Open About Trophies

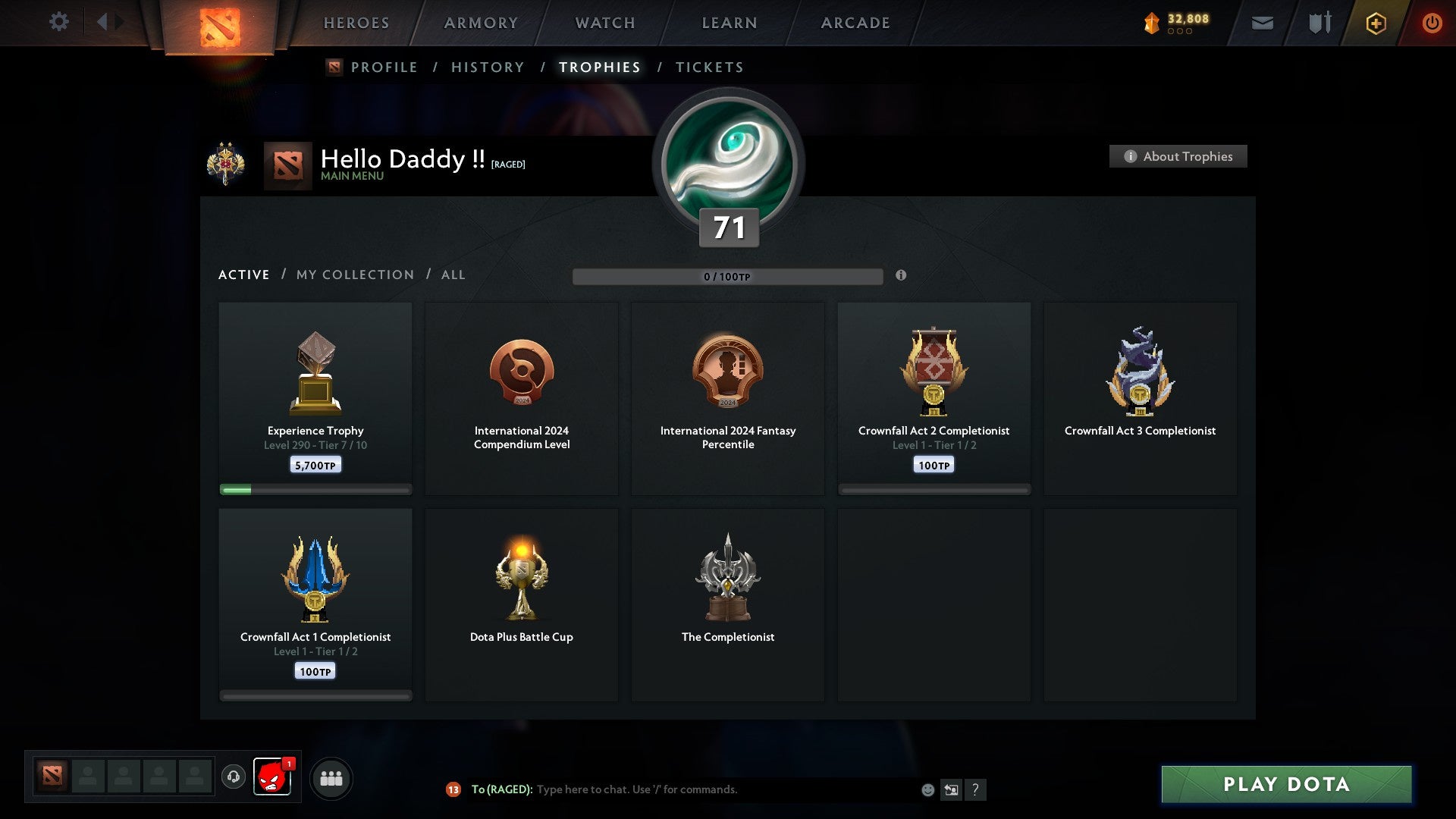click(x=1178, y=156)
